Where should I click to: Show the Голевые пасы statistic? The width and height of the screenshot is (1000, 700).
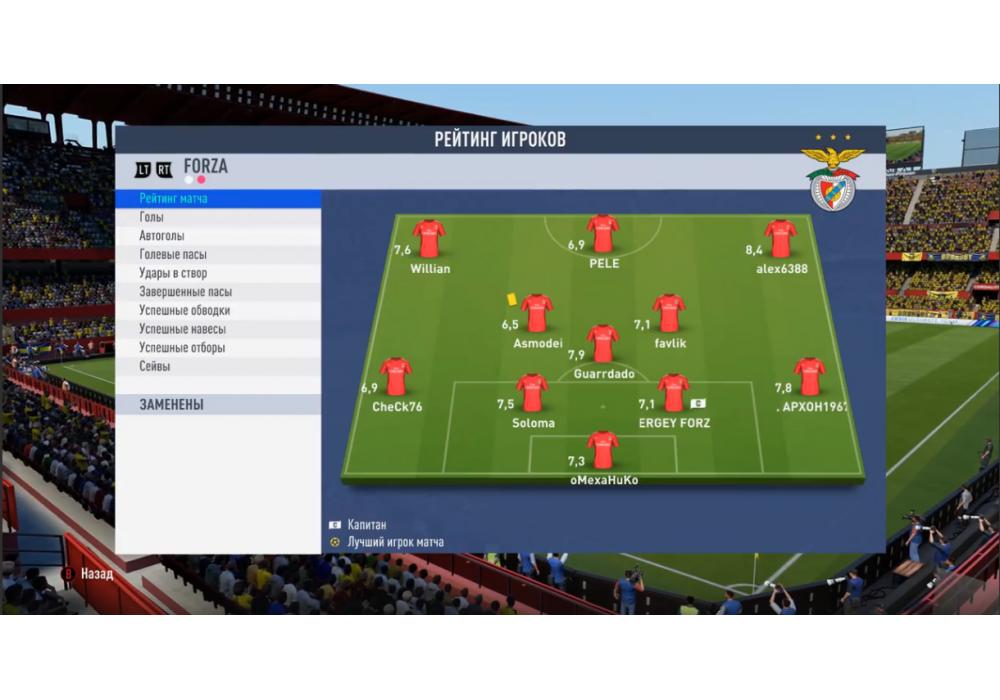click(x=218, y=255)
